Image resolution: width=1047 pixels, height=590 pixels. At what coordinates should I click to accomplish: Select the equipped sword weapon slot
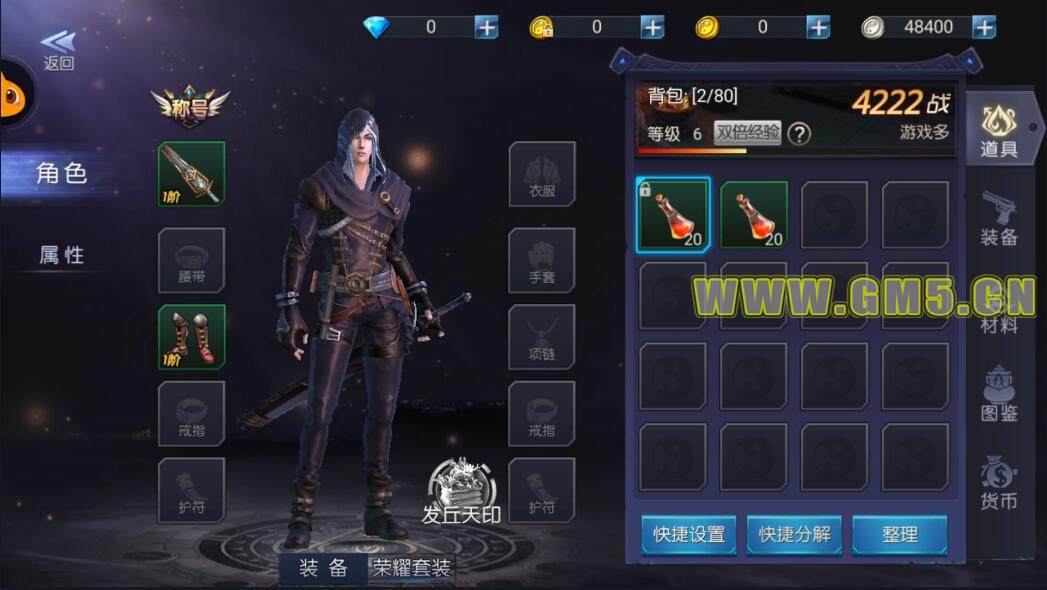coord(191,174)
